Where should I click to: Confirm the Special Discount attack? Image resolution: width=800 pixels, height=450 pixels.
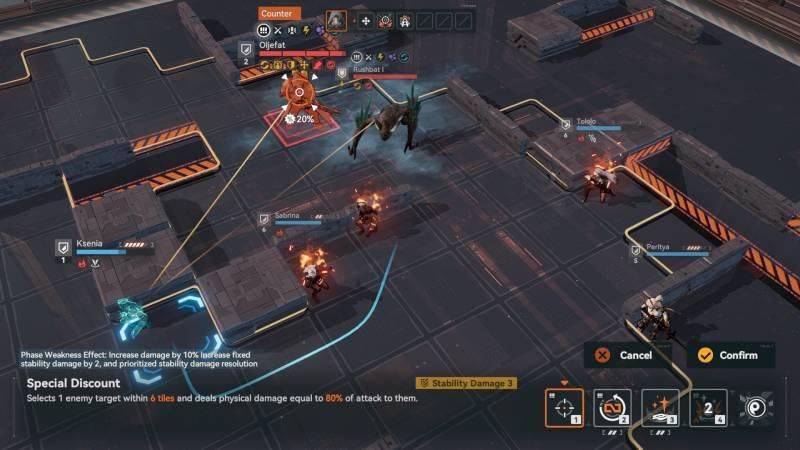pyautogui.click(x=730, y=355)
